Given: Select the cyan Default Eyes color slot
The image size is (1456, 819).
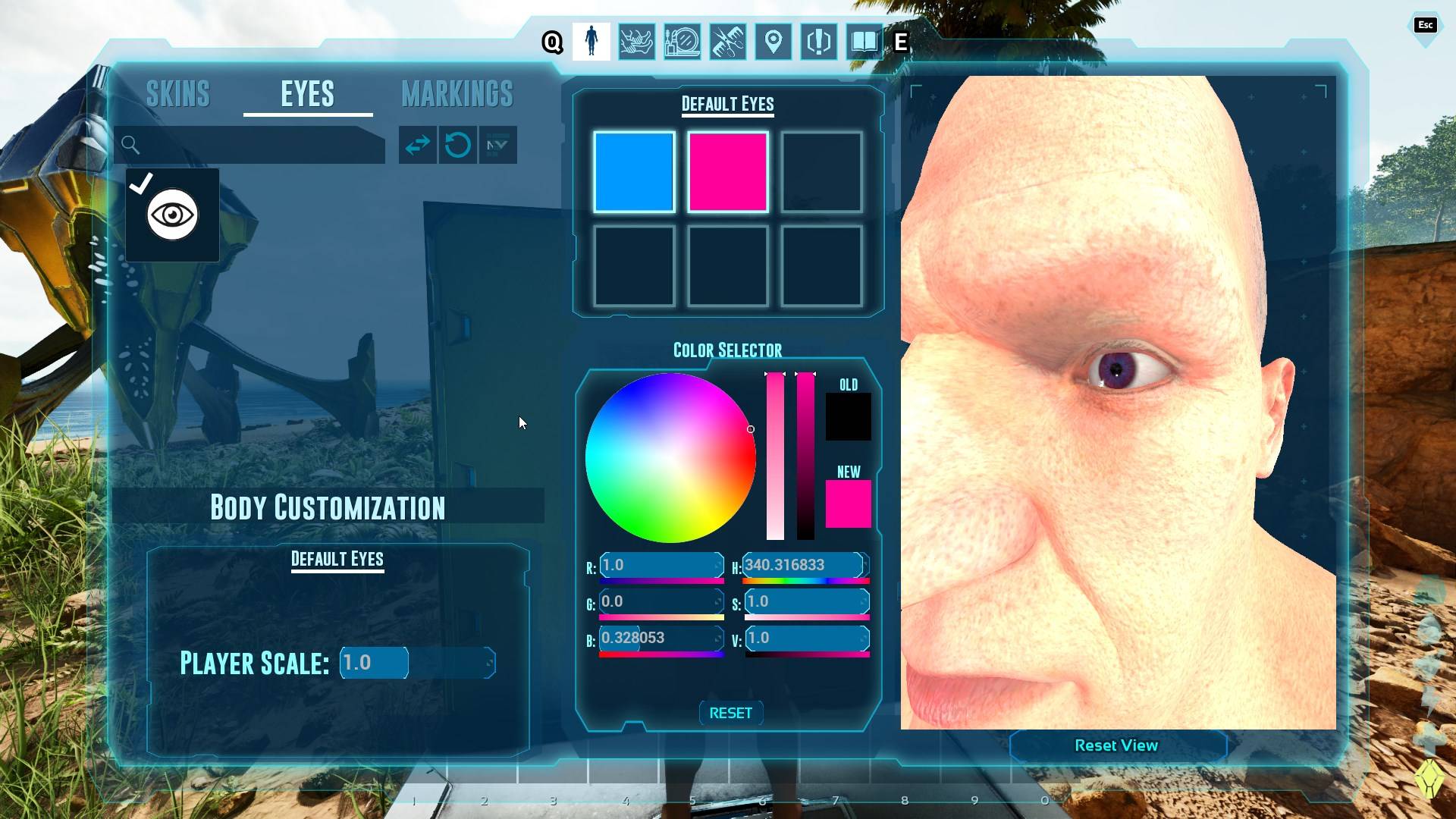Looking at the screenshot, I should tap(634, 171).
